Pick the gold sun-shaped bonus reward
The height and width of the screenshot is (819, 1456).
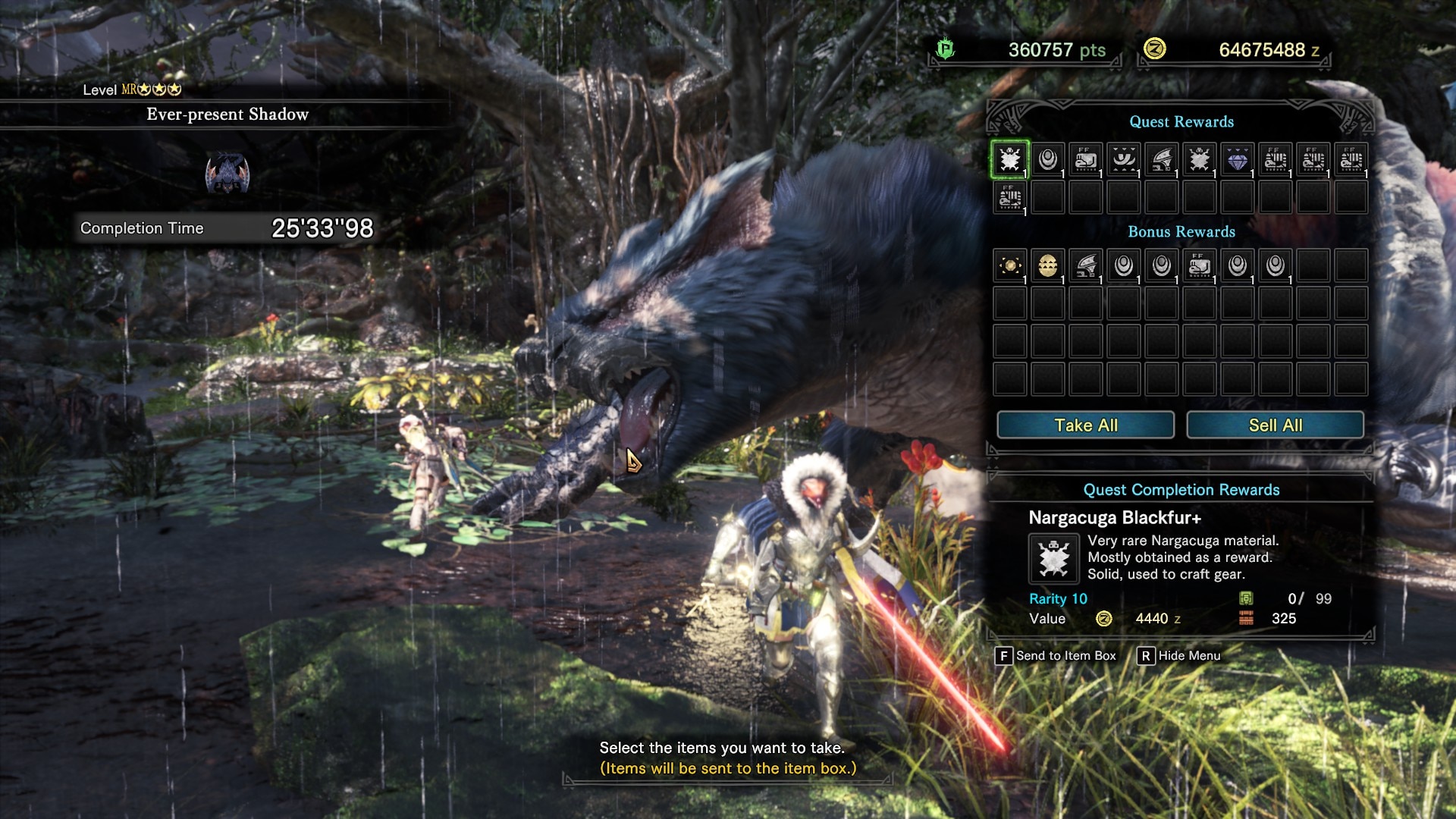click(1009, 266)
